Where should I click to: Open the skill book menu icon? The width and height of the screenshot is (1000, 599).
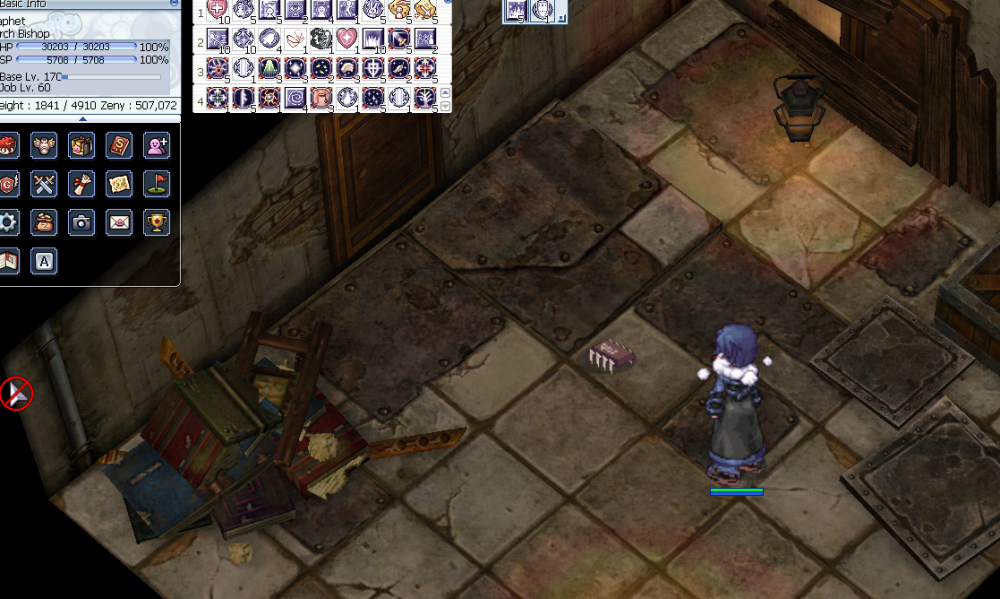tap(119, 146)
